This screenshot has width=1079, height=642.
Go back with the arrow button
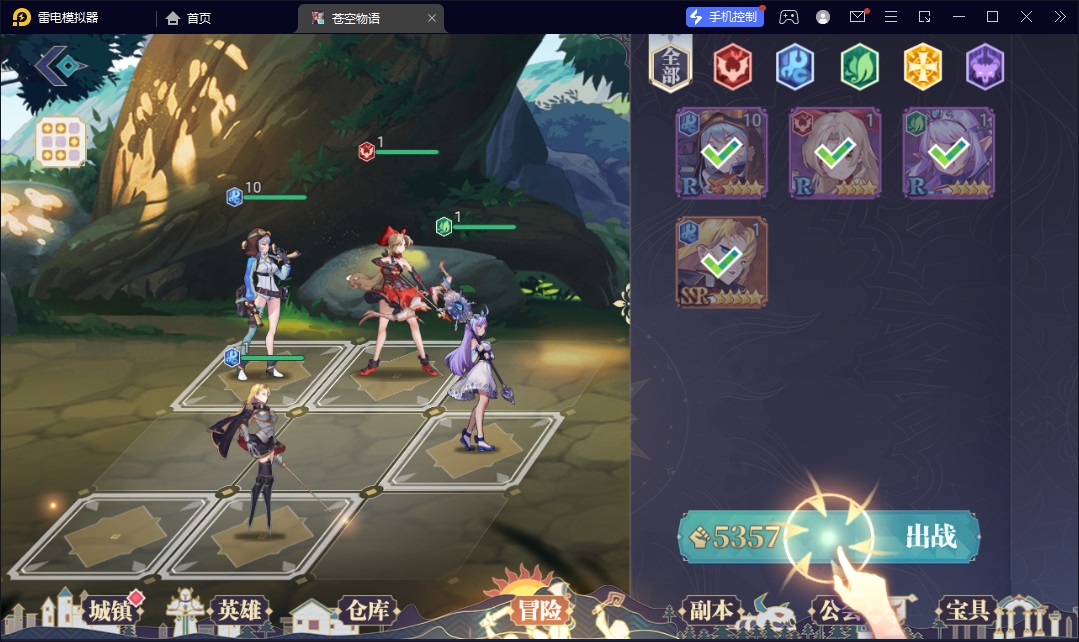[x=60, y=66]
